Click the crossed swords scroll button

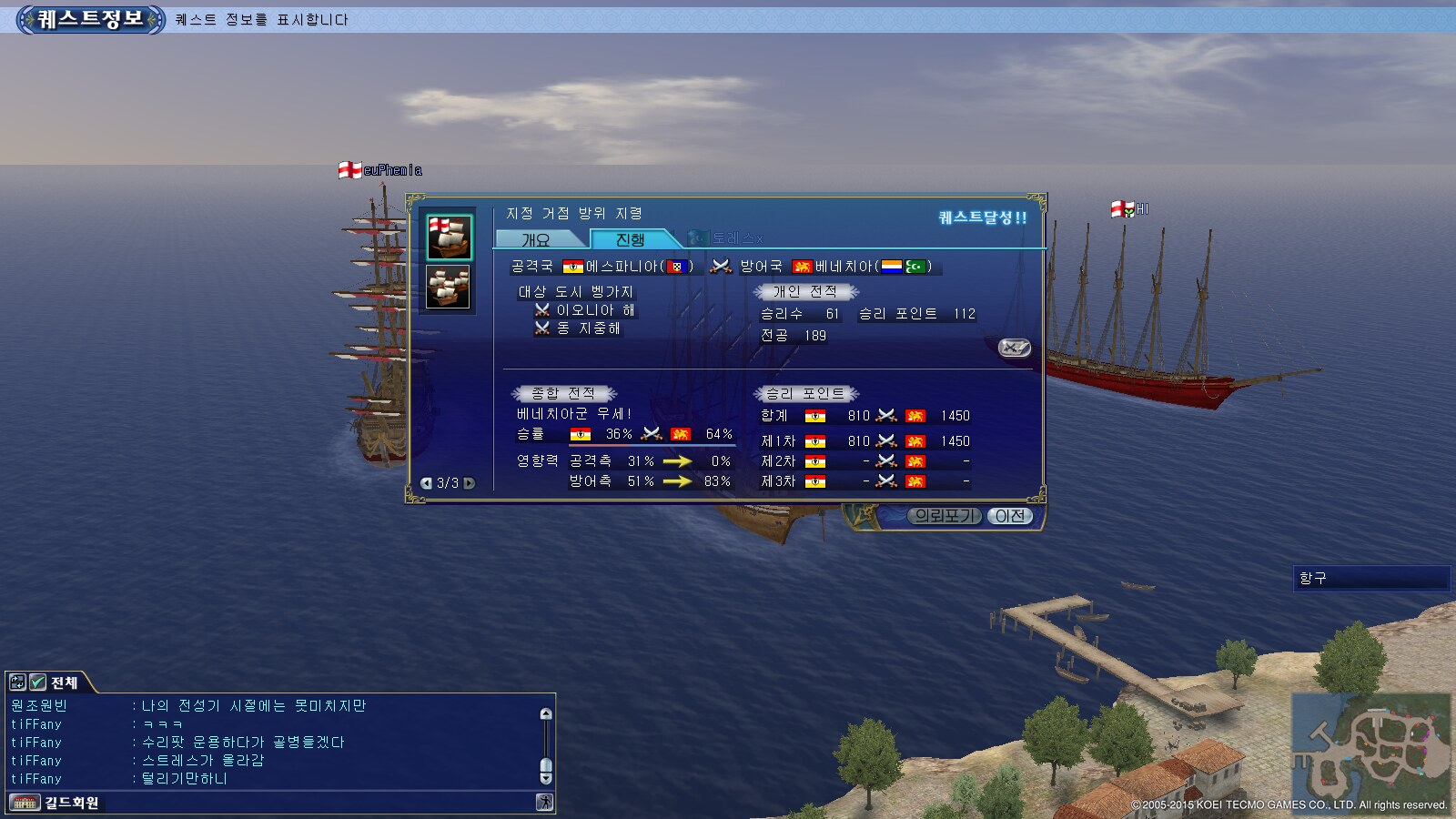tap(1014, 348)
